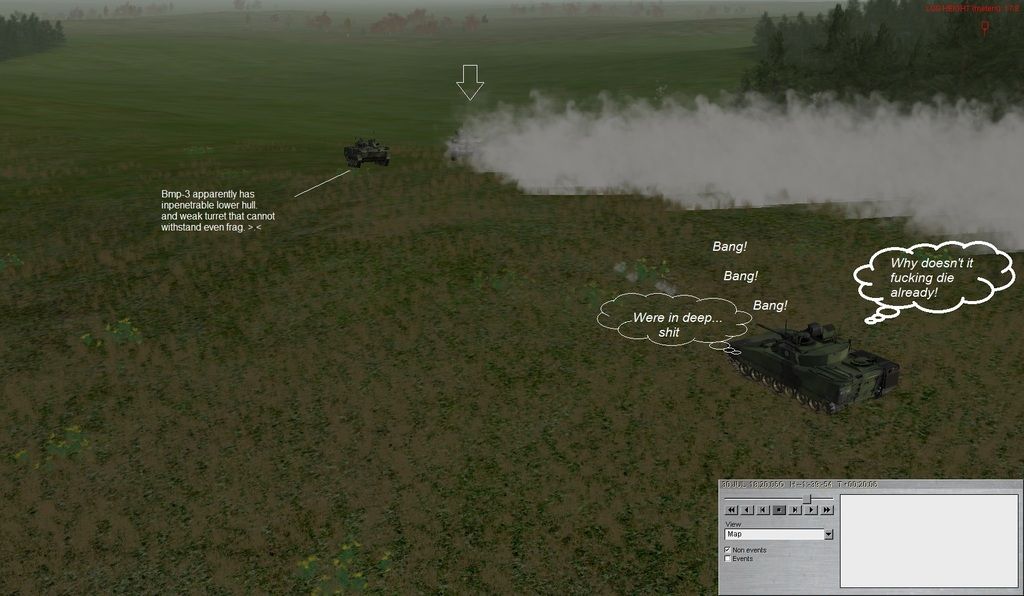Toggle the Non events checkbox

pos(728,550)
